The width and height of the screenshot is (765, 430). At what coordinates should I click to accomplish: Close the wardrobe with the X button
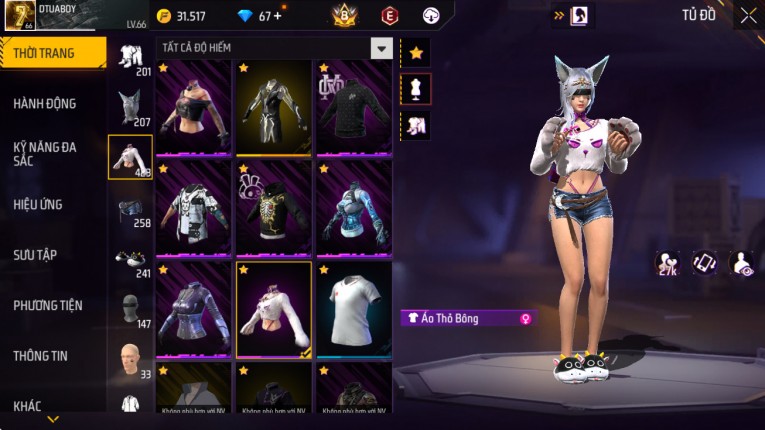pos(748,15)
